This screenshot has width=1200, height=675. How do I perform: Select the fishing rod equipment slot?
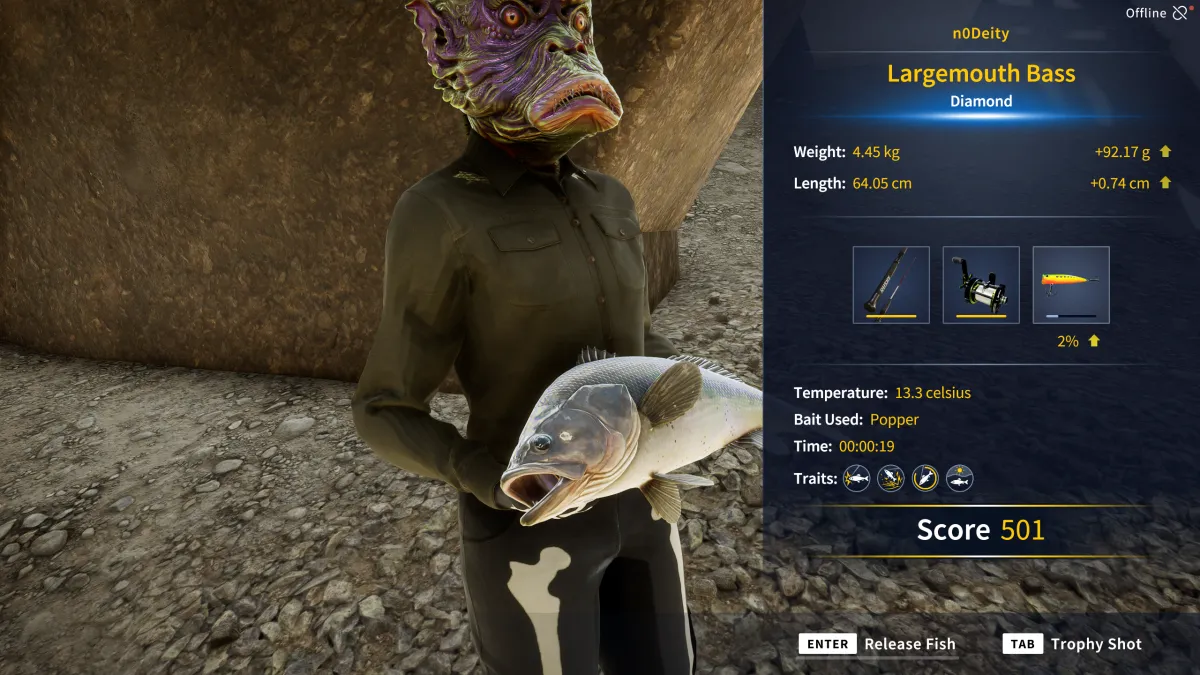coord(891,285)
